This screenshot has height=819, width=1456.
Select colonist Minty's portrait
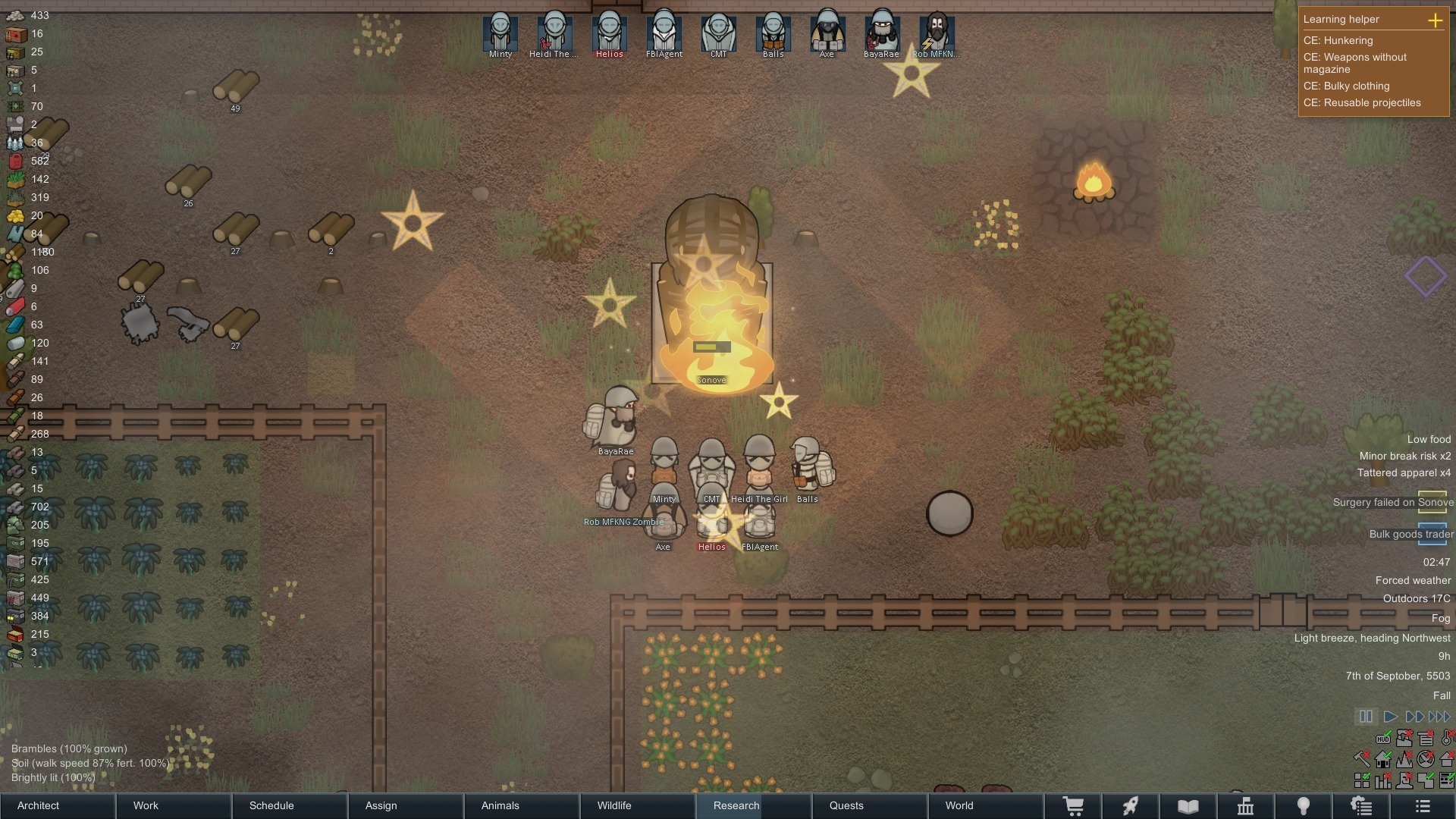tap(500, 33)
